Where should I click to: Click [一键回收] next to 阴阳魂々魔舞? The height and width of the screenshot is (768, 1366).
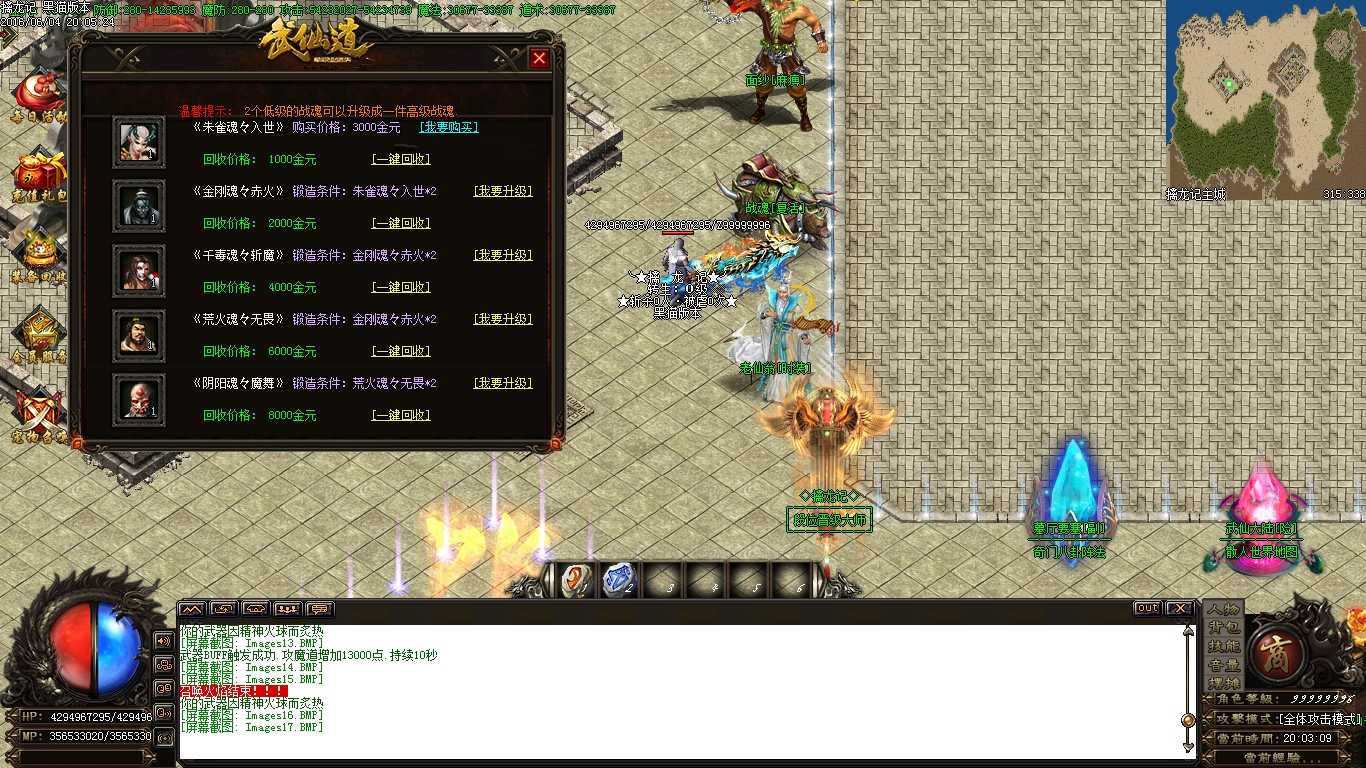[x=401, y=415]
